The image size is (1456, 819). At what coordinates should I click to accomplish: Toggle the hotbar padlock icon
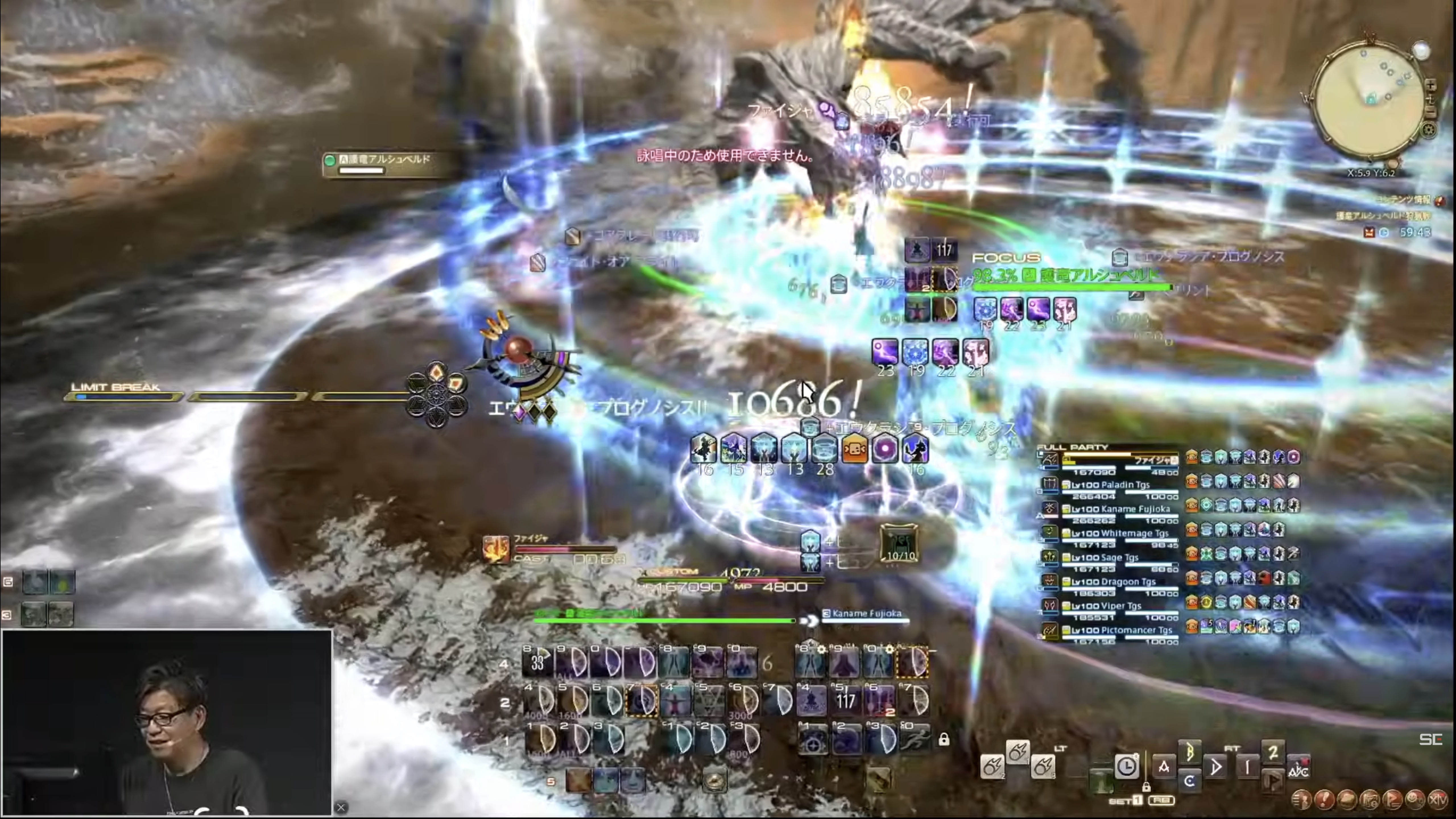pyautogui.click(x=944, y=739)
